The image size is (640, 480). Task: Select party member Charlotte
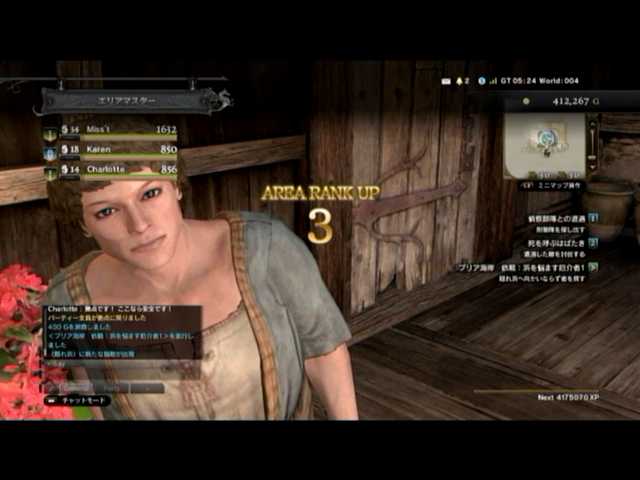pyautogui.click(x=110, y=169)
